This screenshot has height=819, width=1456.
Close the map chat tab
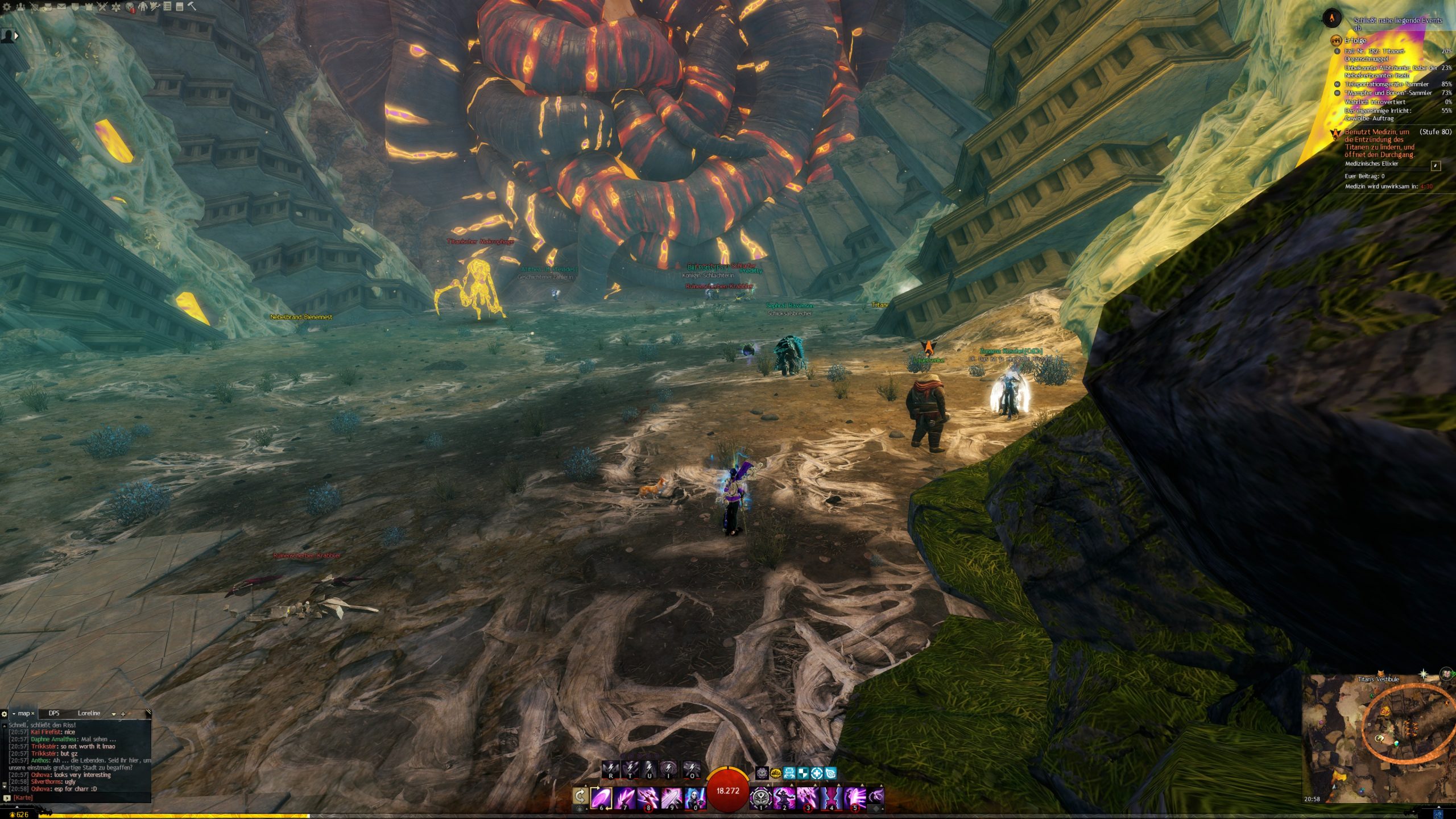tap(33, 713)
